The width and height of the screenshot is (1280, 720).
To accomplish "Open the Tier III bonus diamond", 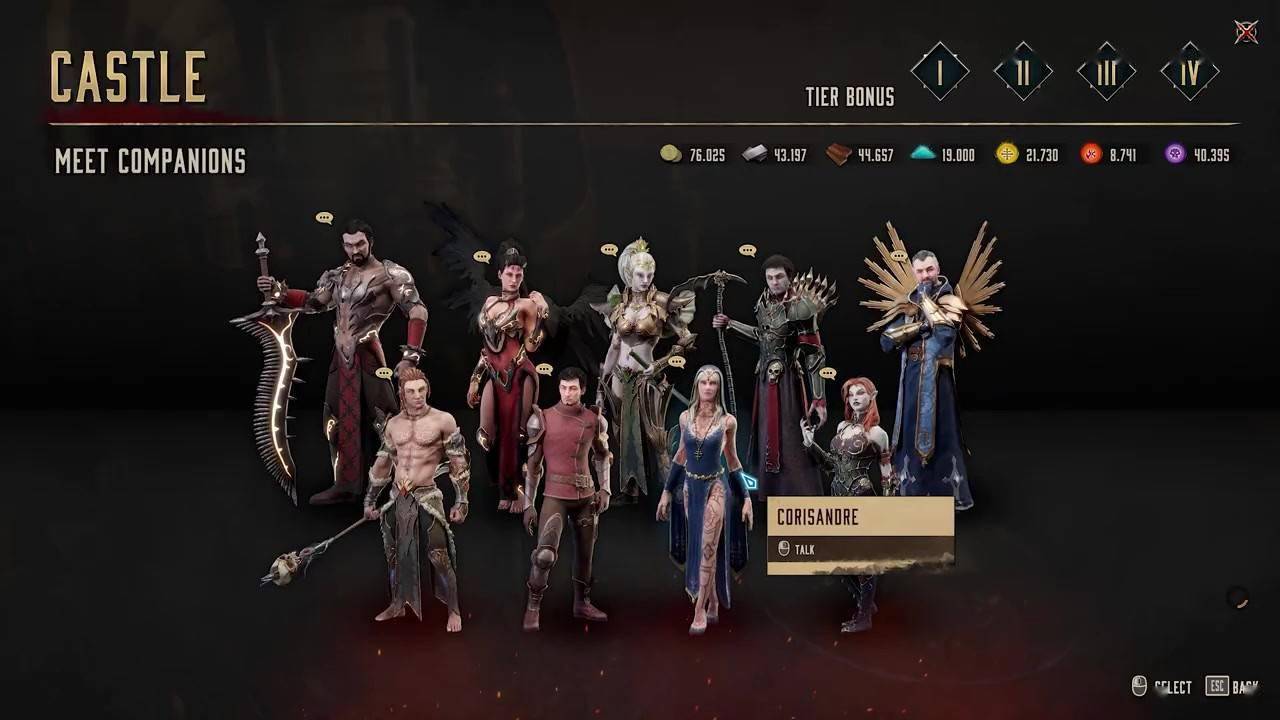I will pos(1107,72).
